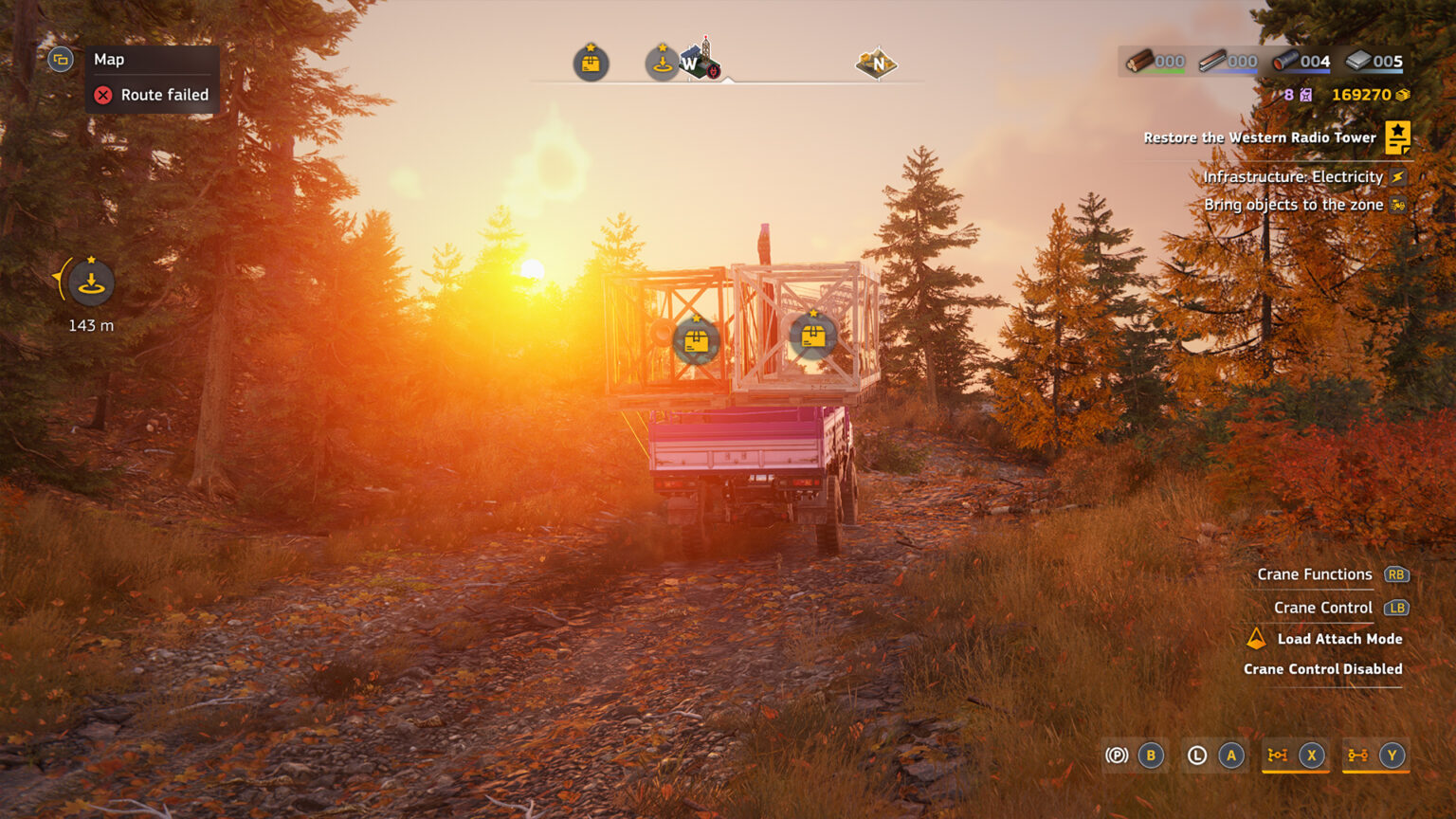Viewport: 1456px width, 819px height.
Task: Toggle the parking brake with B prompt
Action: (1151, 755)
